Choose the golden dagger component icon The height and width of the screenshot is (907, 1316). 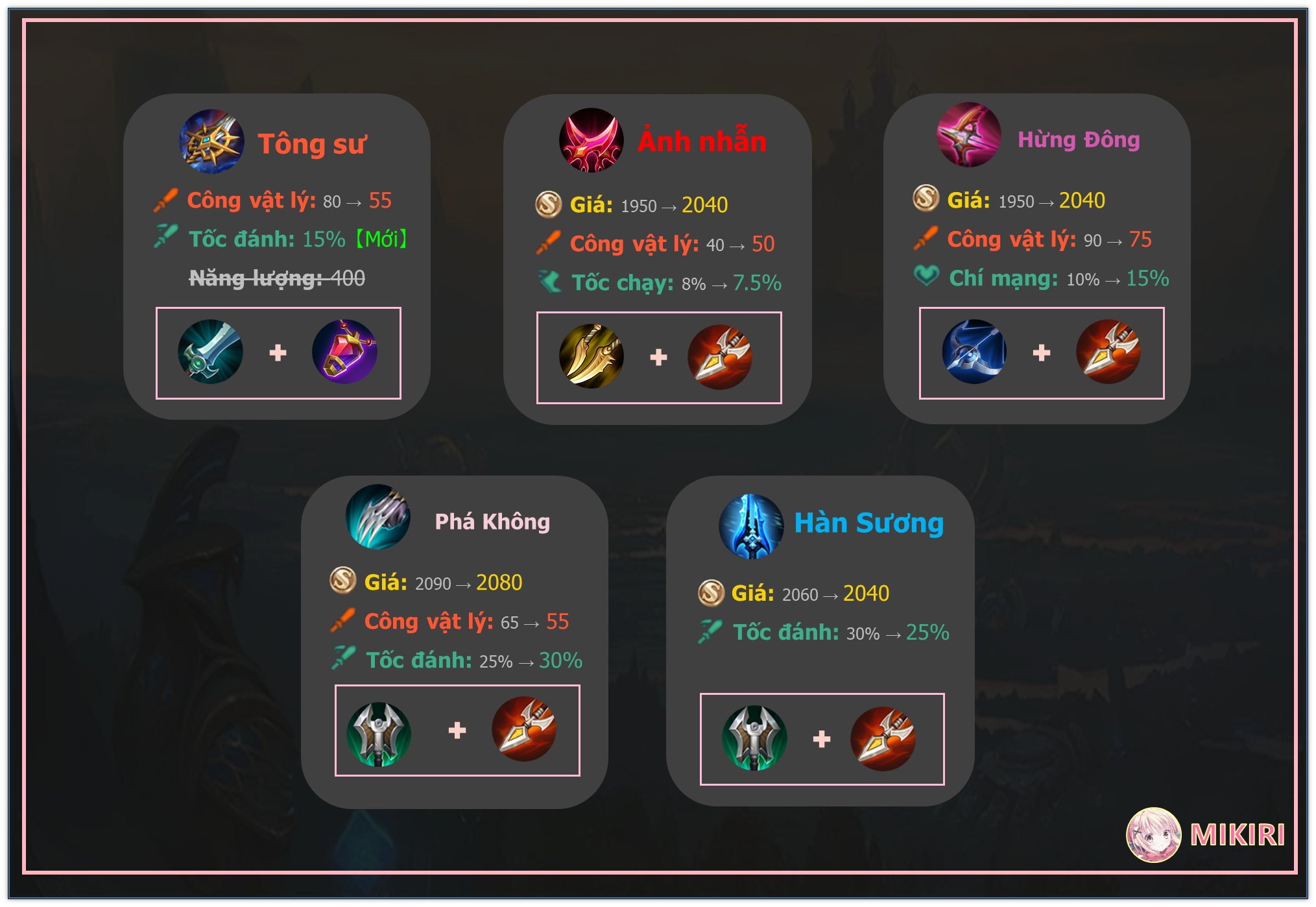click(591, 356)
